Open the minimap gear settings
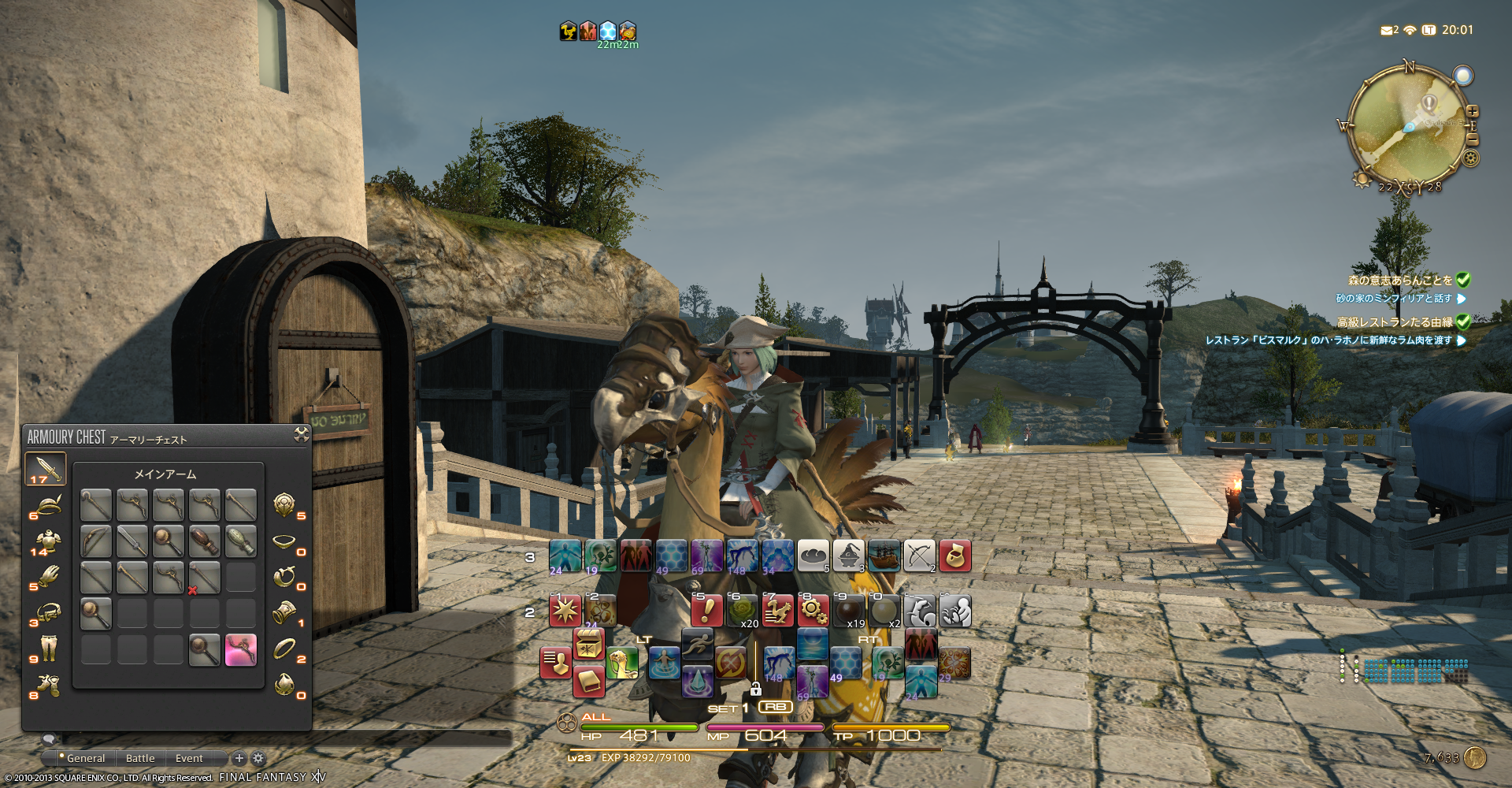Viewport: 1512px width, 788px height. point(1470,158)
